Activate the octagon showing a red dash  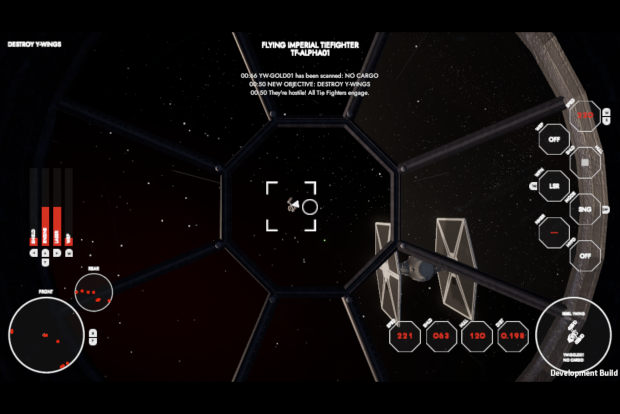[554, 232]
